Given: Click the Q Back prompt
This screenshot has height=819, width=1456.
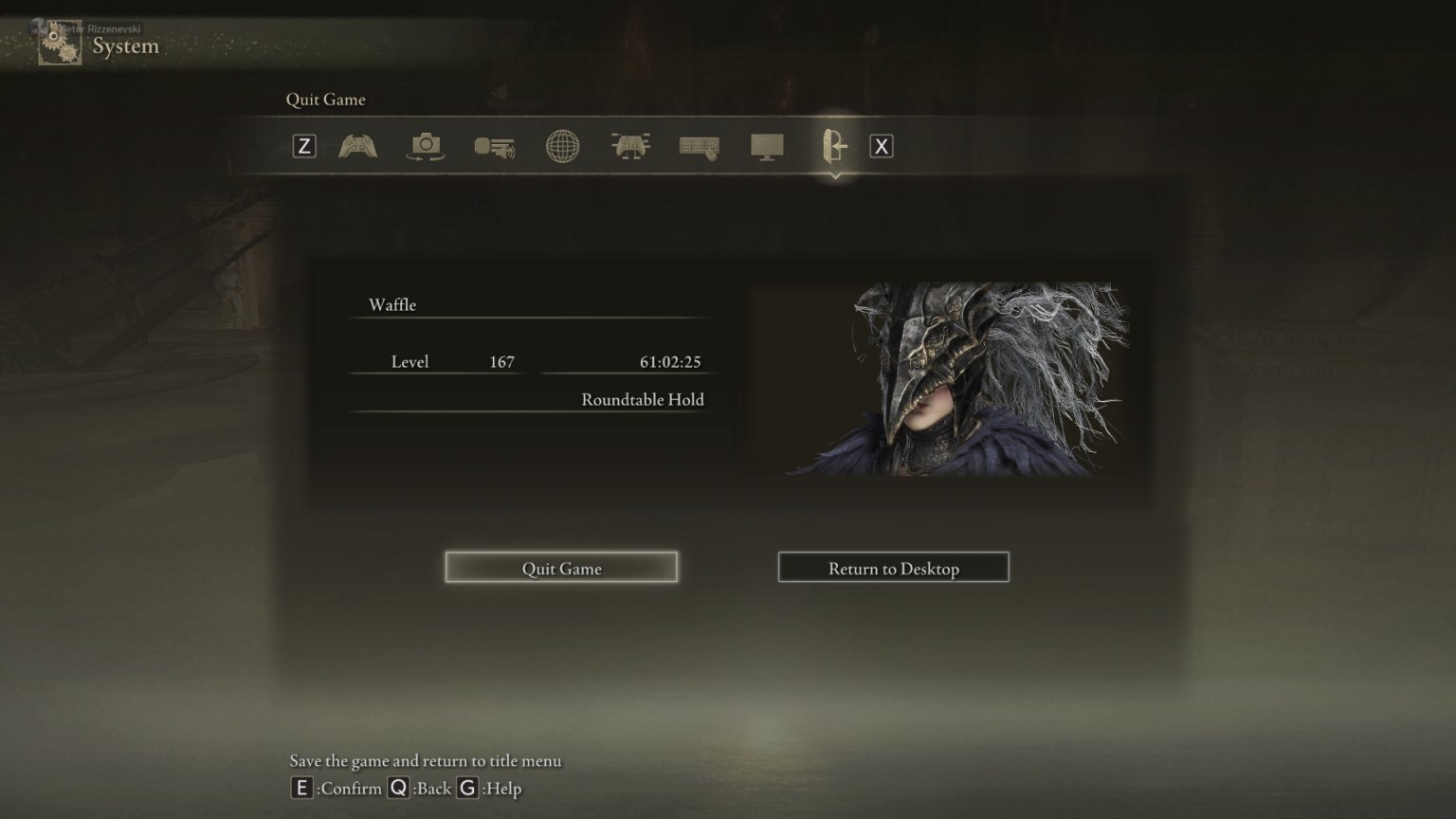Looking at the screenshot, I should 400,788.
